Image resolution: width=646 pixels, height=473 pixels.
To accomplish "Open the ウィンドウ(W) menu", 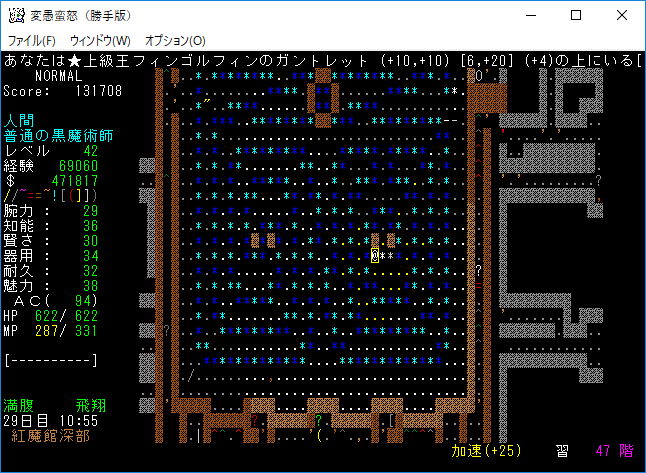I will pyautogui.click(x=100, y=40).
